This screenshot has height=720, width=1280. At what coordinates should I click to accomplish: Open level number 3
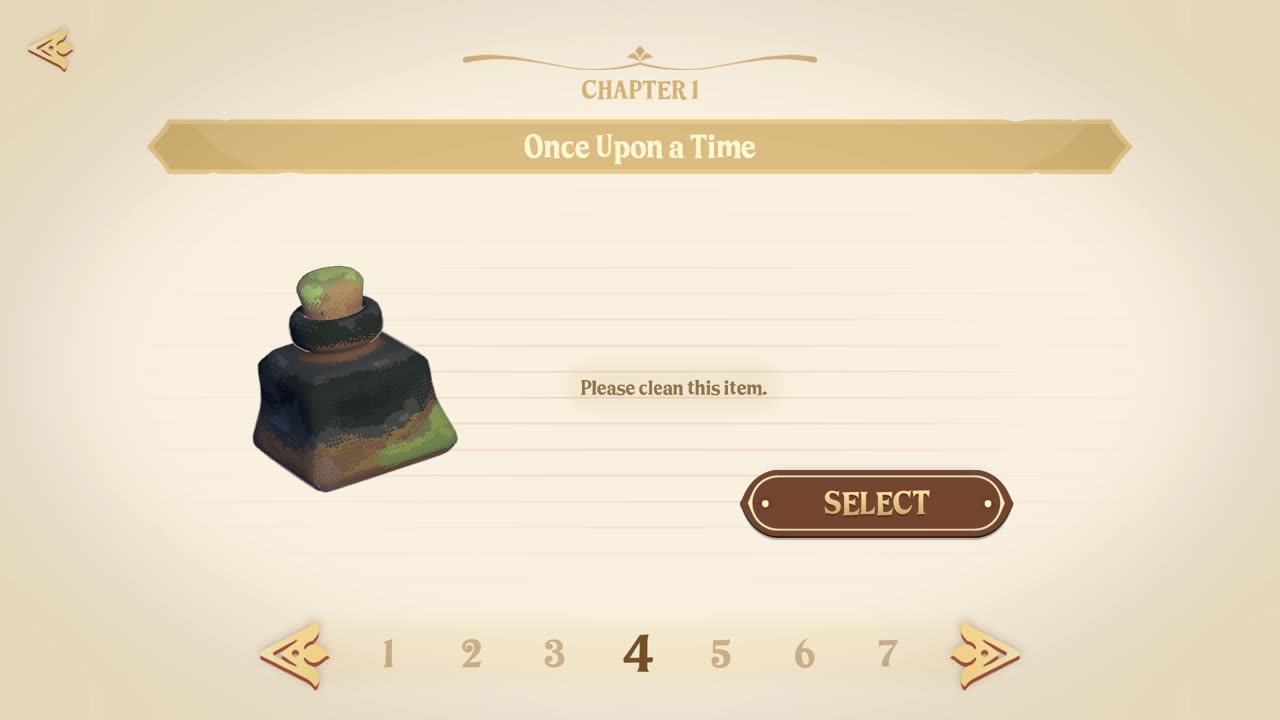(x=554, y=655)
